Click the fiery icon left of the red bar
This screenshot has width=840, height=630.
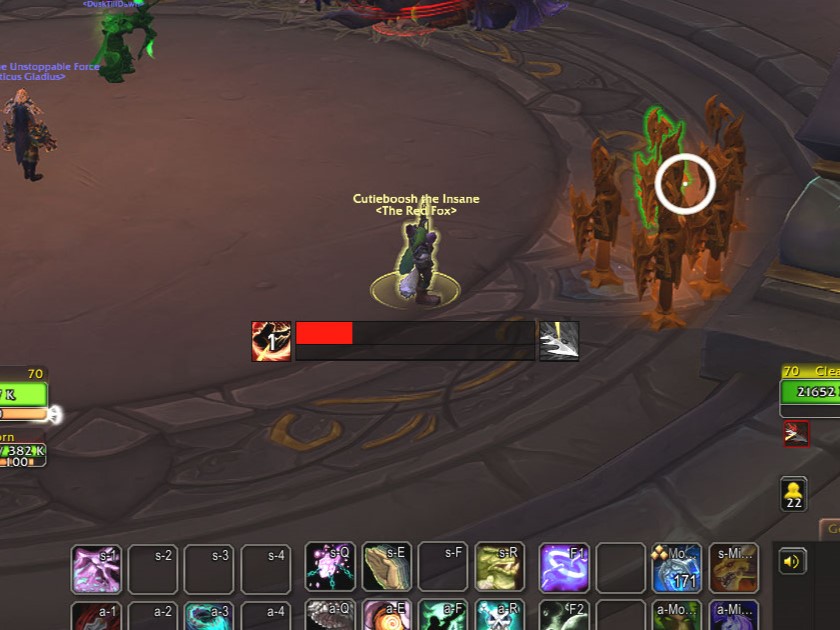click(x=271, y=341)
